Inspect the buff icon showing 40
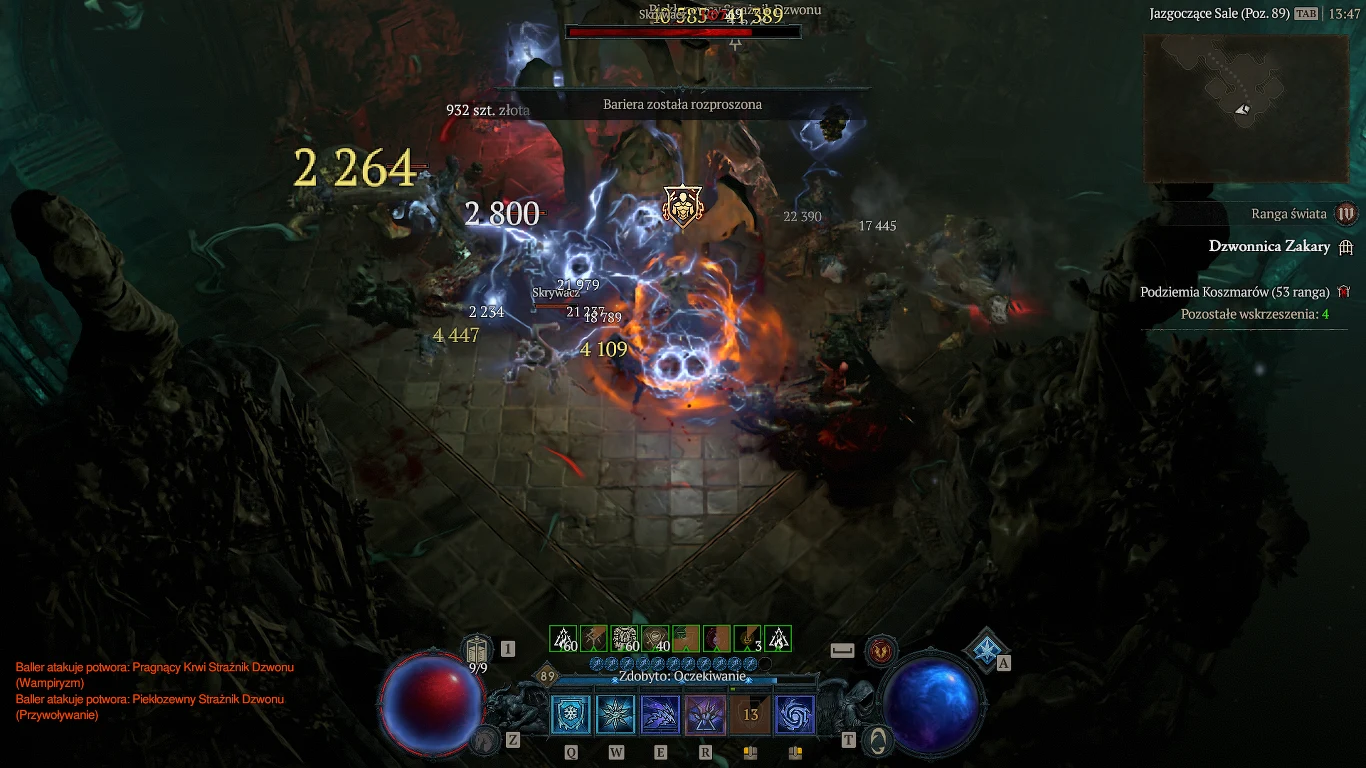This screenshot has width=1366, height=768. [x=656, y=639]
